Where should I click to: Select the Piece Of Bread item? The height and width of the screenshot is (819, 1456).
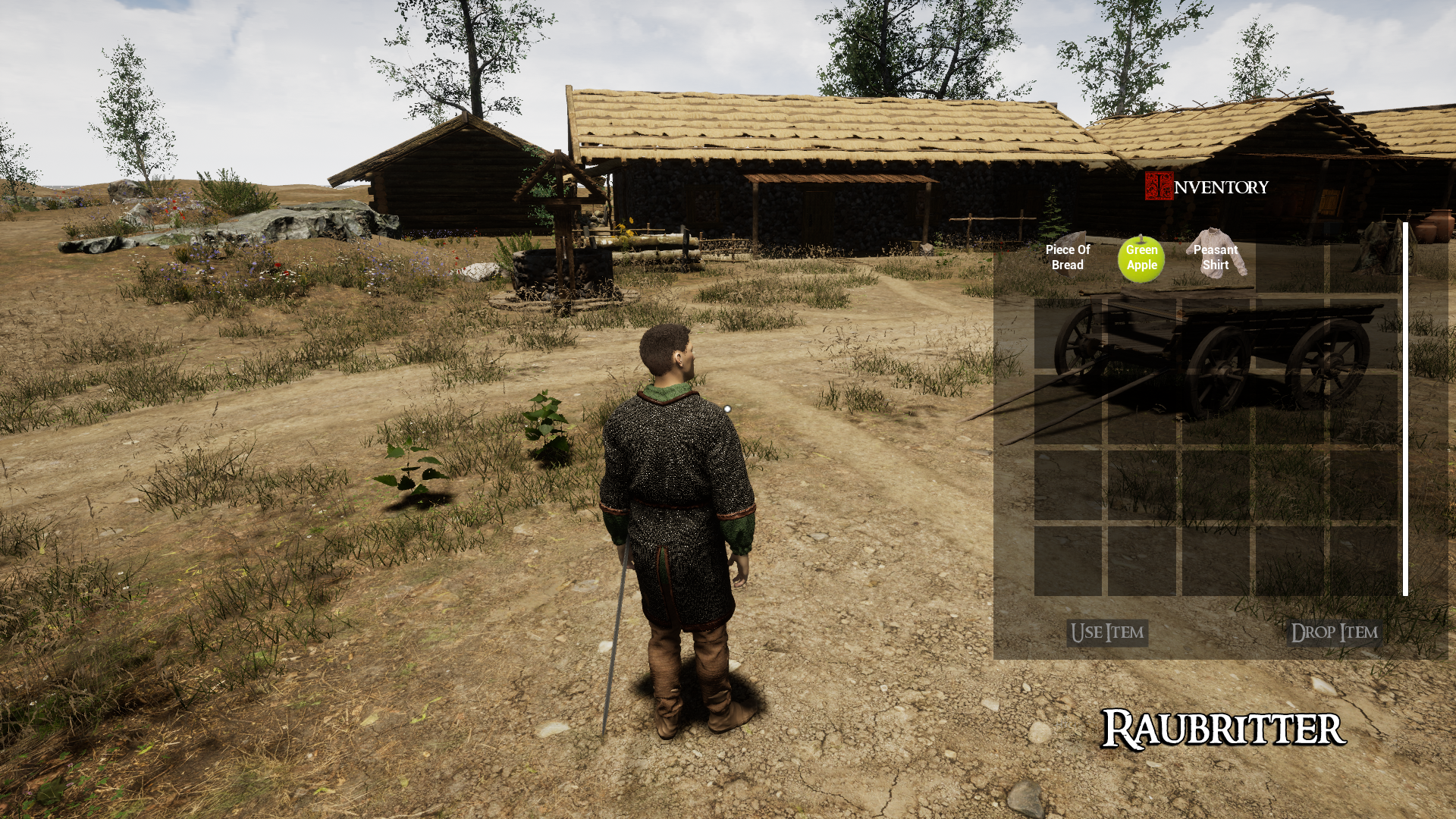click(1067, 258)
